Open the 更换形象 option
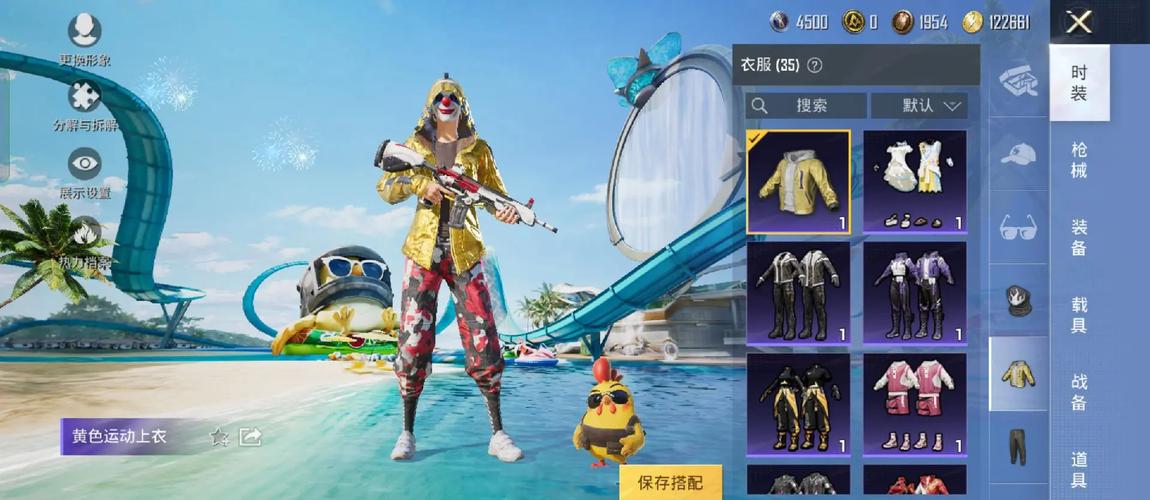The width and height of the screenshot is (1150, 500). 84,36
